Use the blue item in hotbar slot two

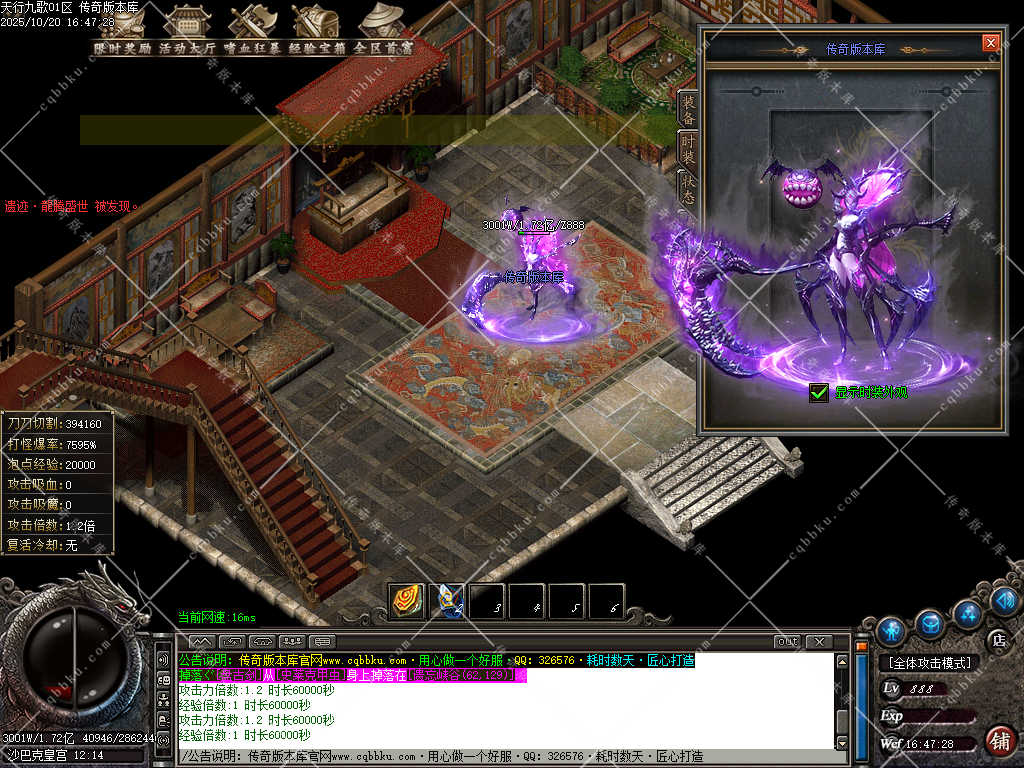coord(446,600)
